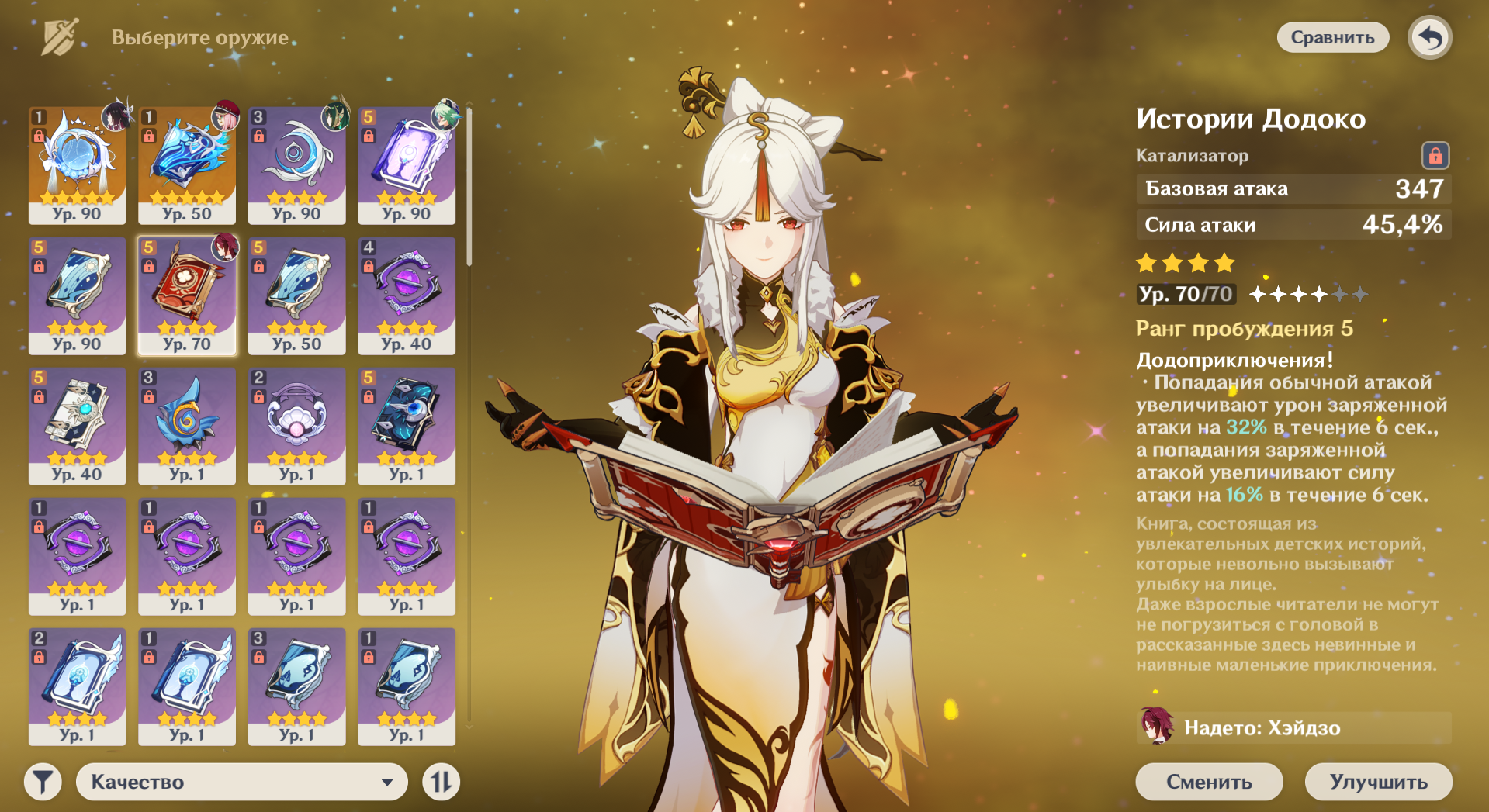Toggle the weapon lock icon
This screenshot has width=1489, height=812.
point(1435,156)
